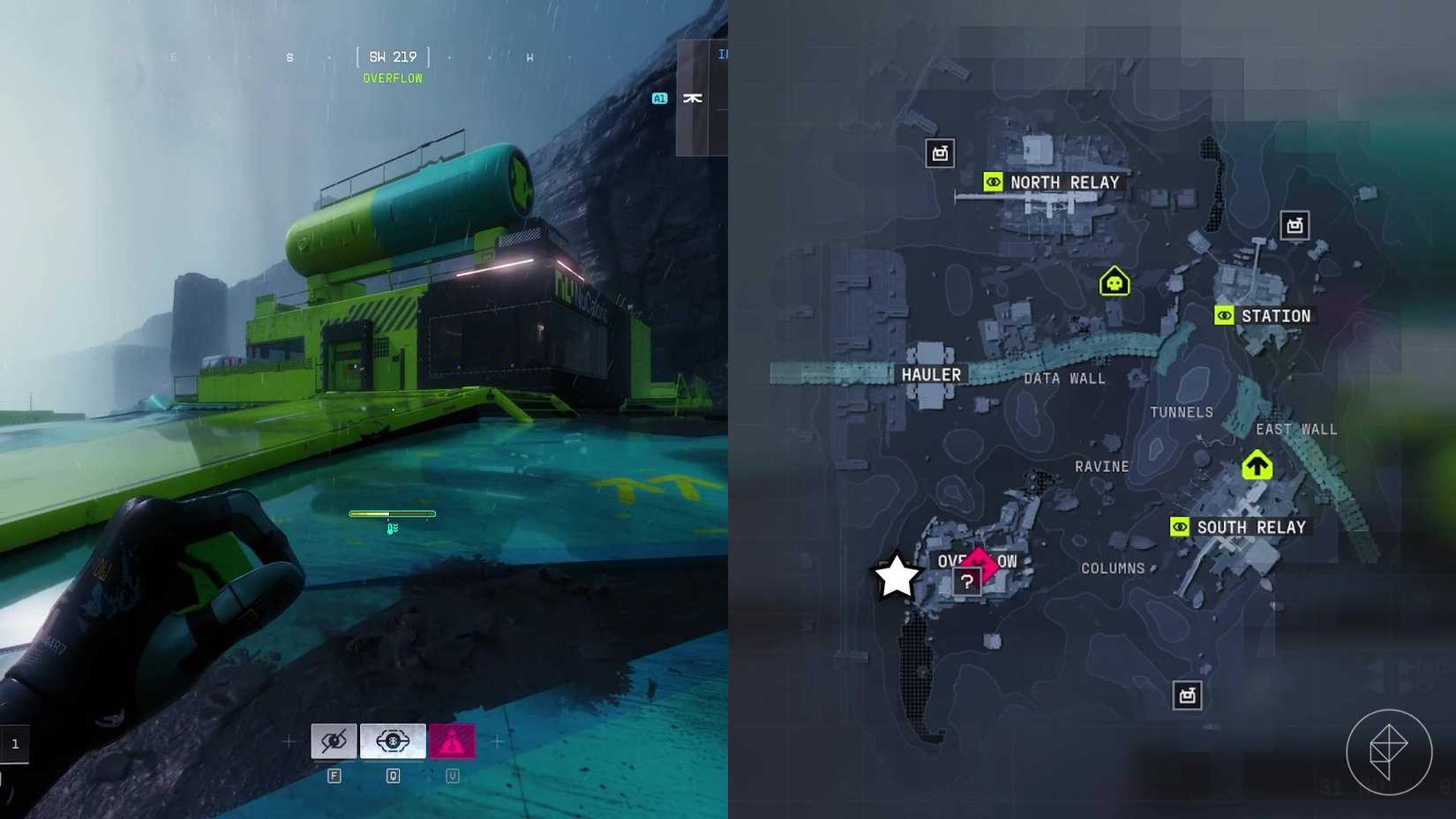Click the green extraction arrow near East Wall

pos(1257,463)
